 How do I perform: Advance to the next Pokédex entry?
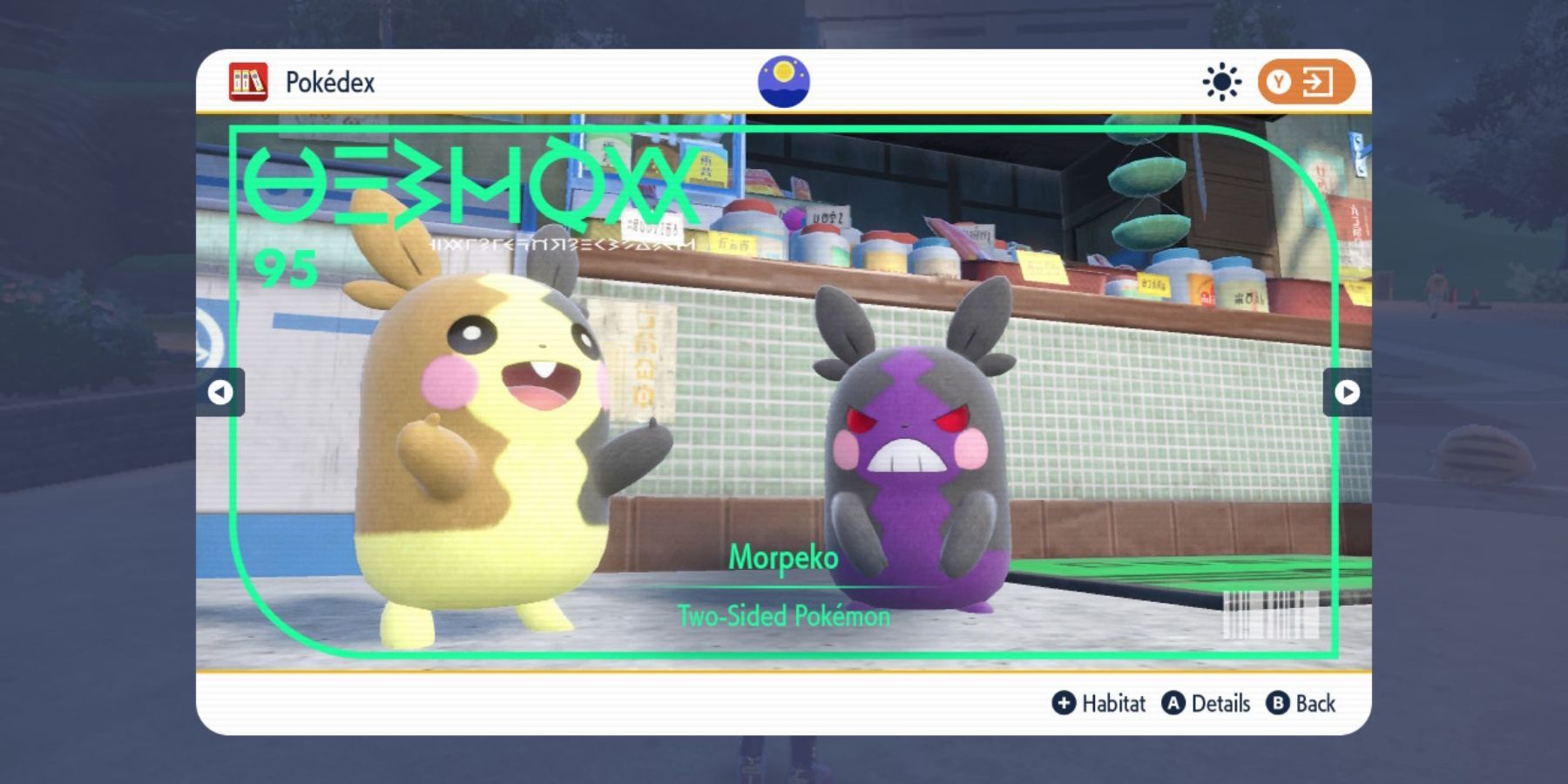click(1347, 392)
